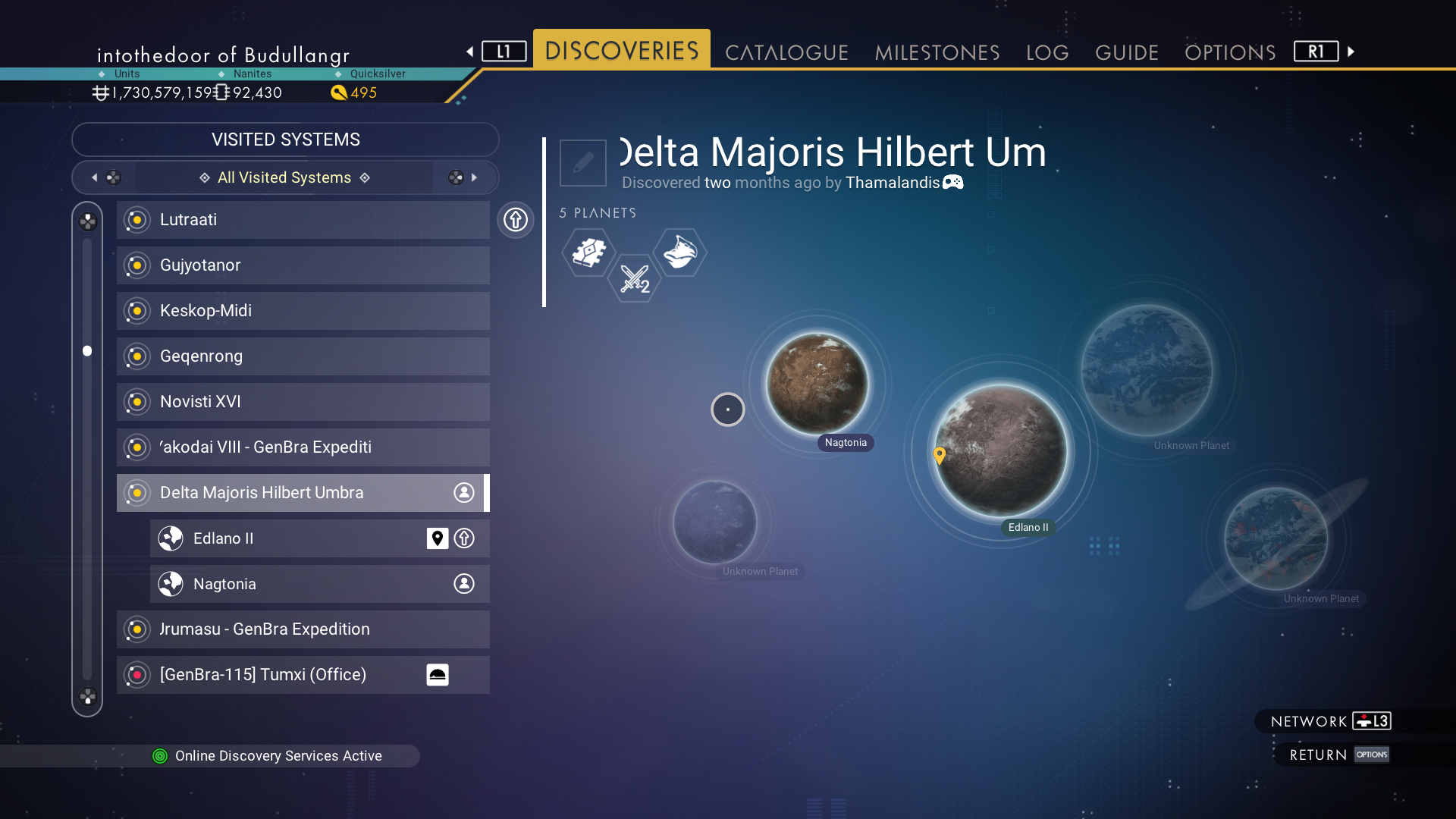
Task: Open the Options tab
Action: point(1229,52)
